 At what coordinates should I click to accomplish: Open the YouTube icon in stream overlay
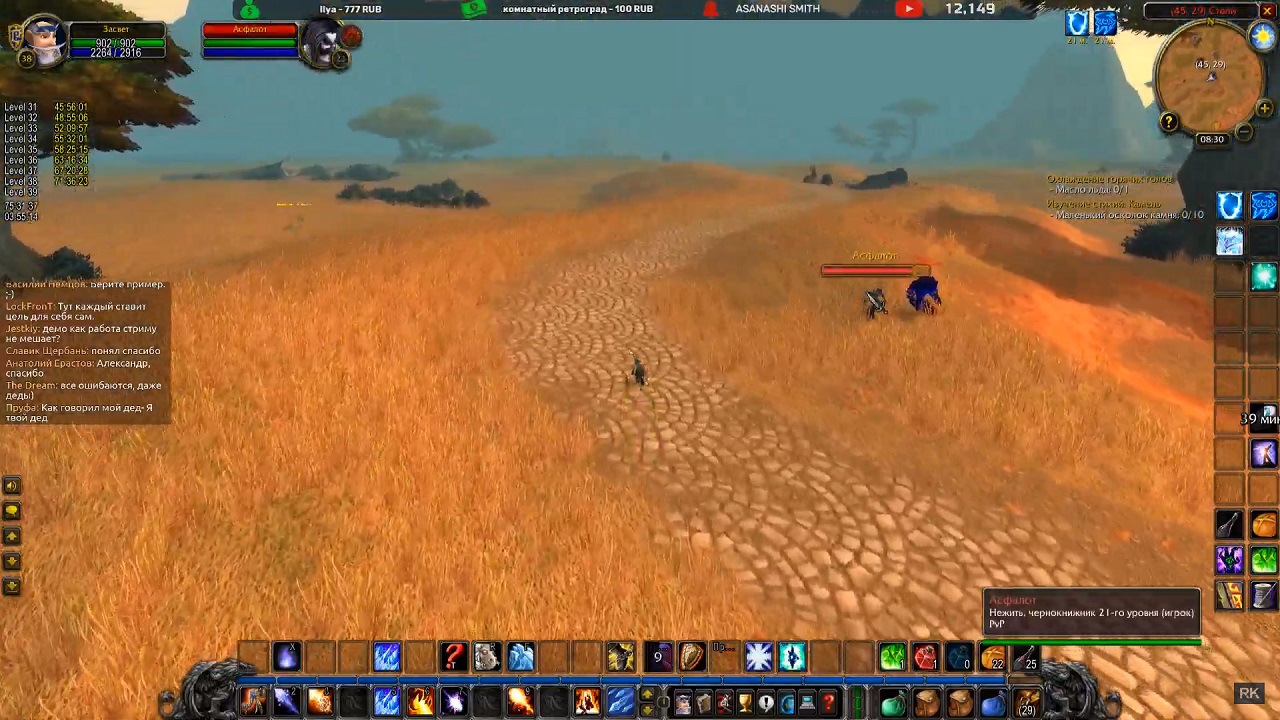[x=908, y=9]
